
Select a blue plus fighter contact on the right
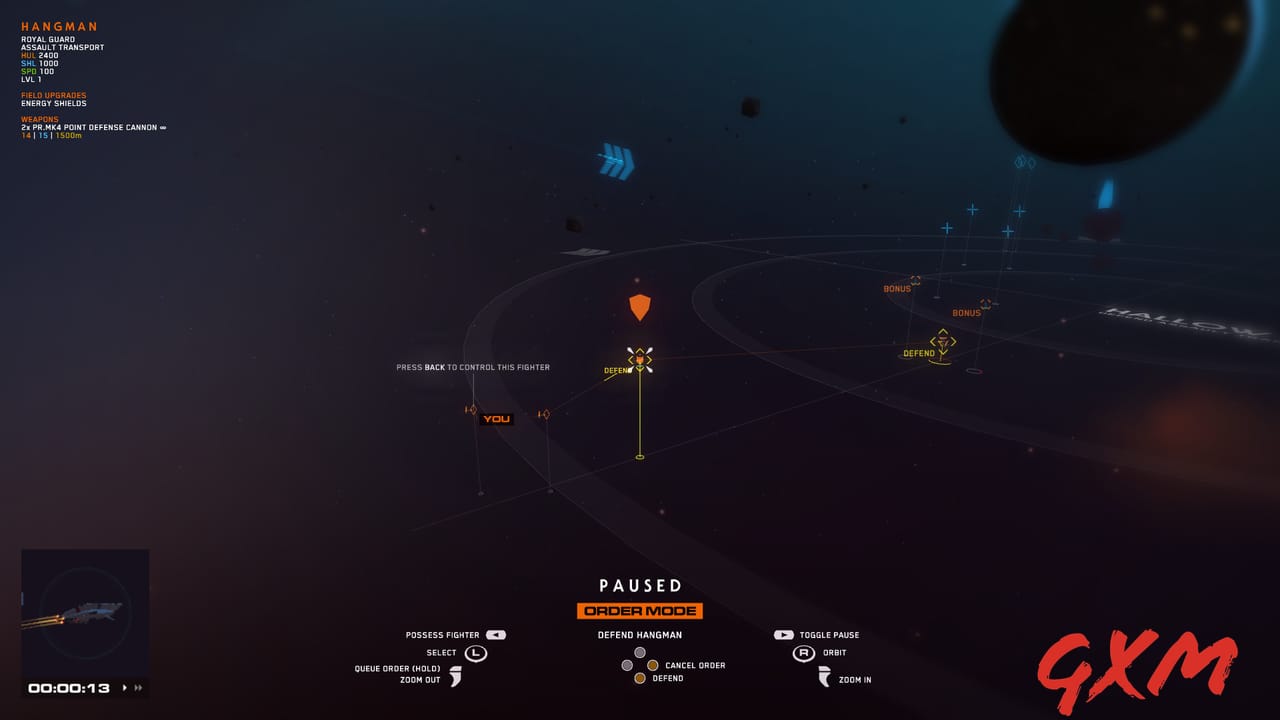pyautogui.click(x=972, y=209)
